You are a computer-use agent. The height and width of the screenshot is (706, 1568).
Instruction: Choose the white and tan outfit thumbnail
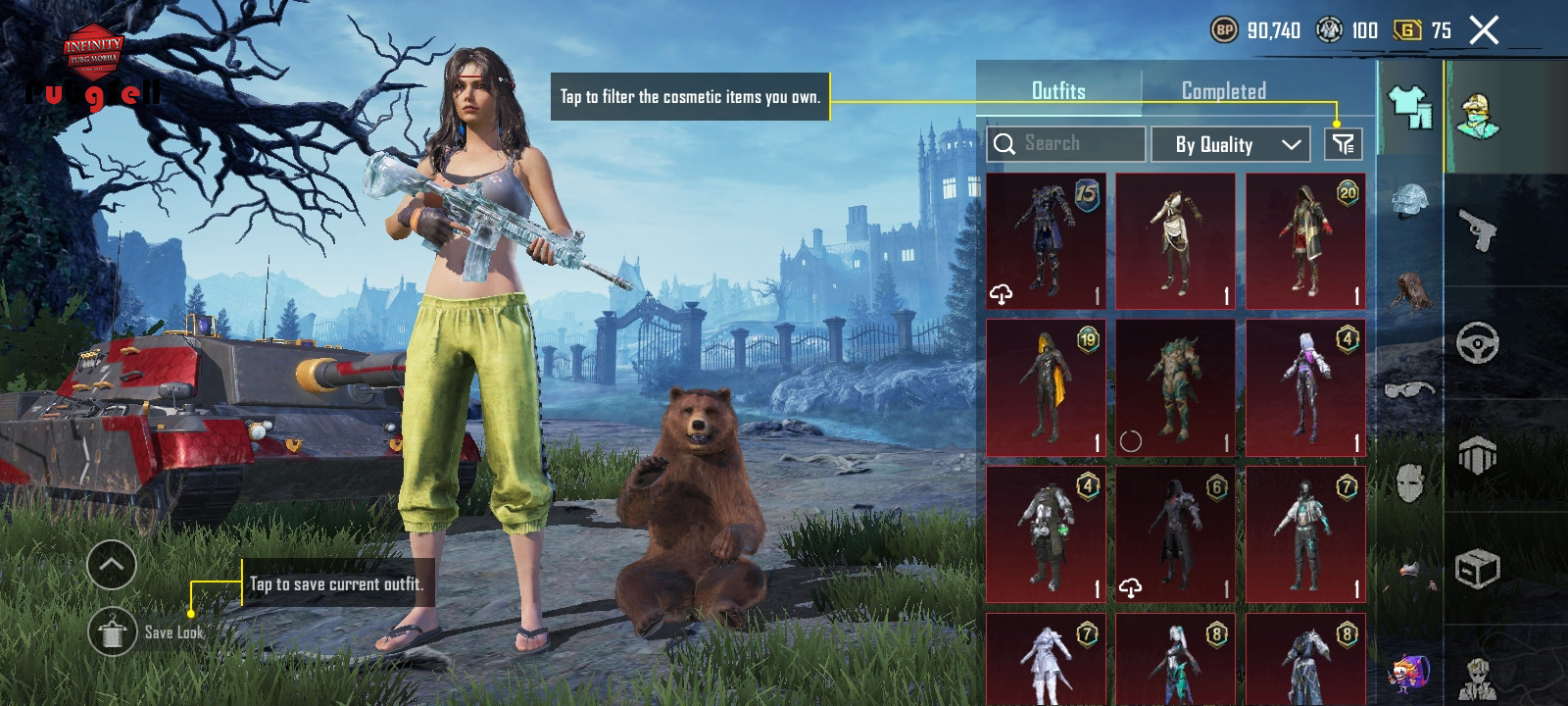click(x=1175, y=241)
